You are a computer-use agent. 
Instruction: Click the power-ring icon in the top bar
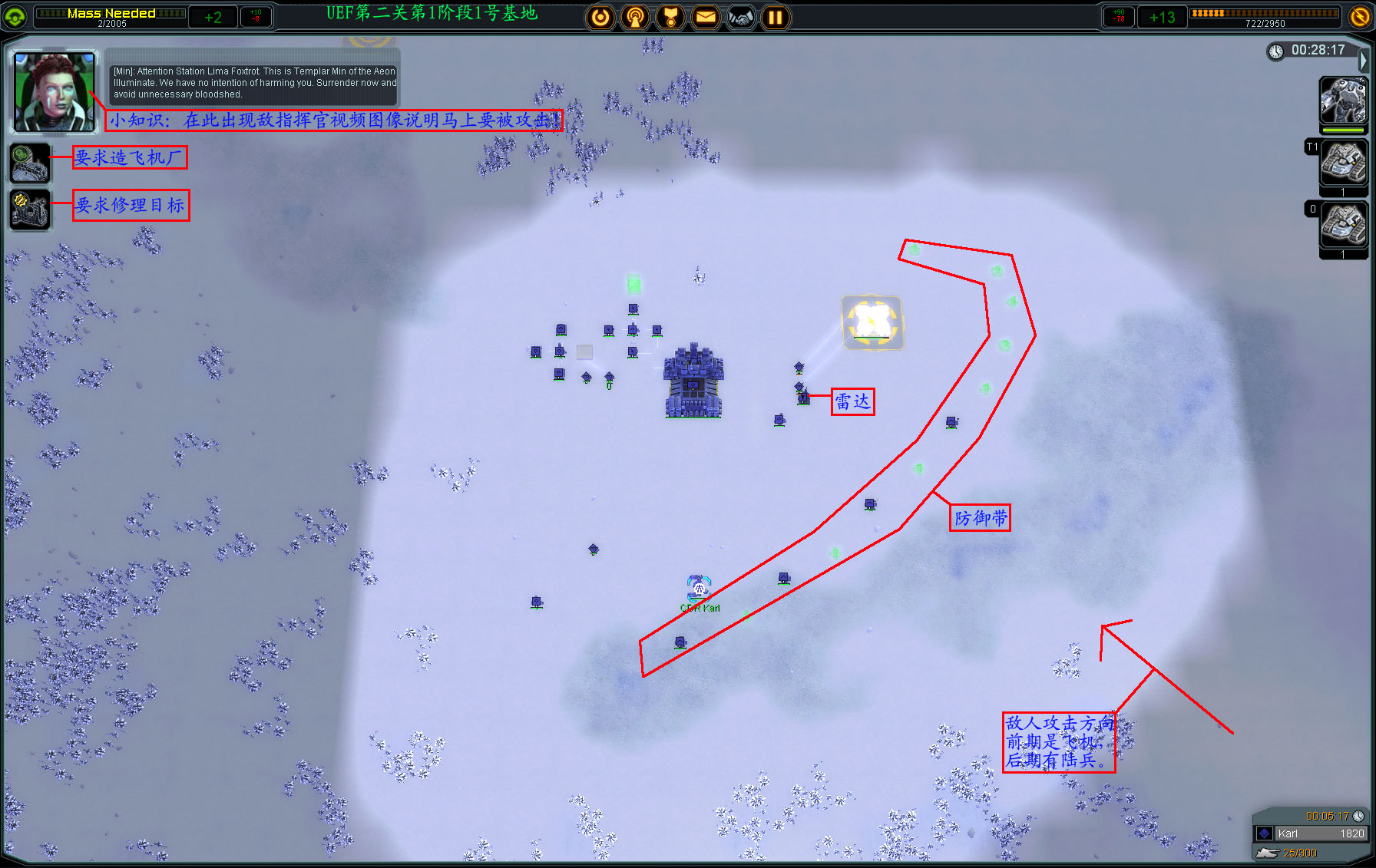(600, 17)
